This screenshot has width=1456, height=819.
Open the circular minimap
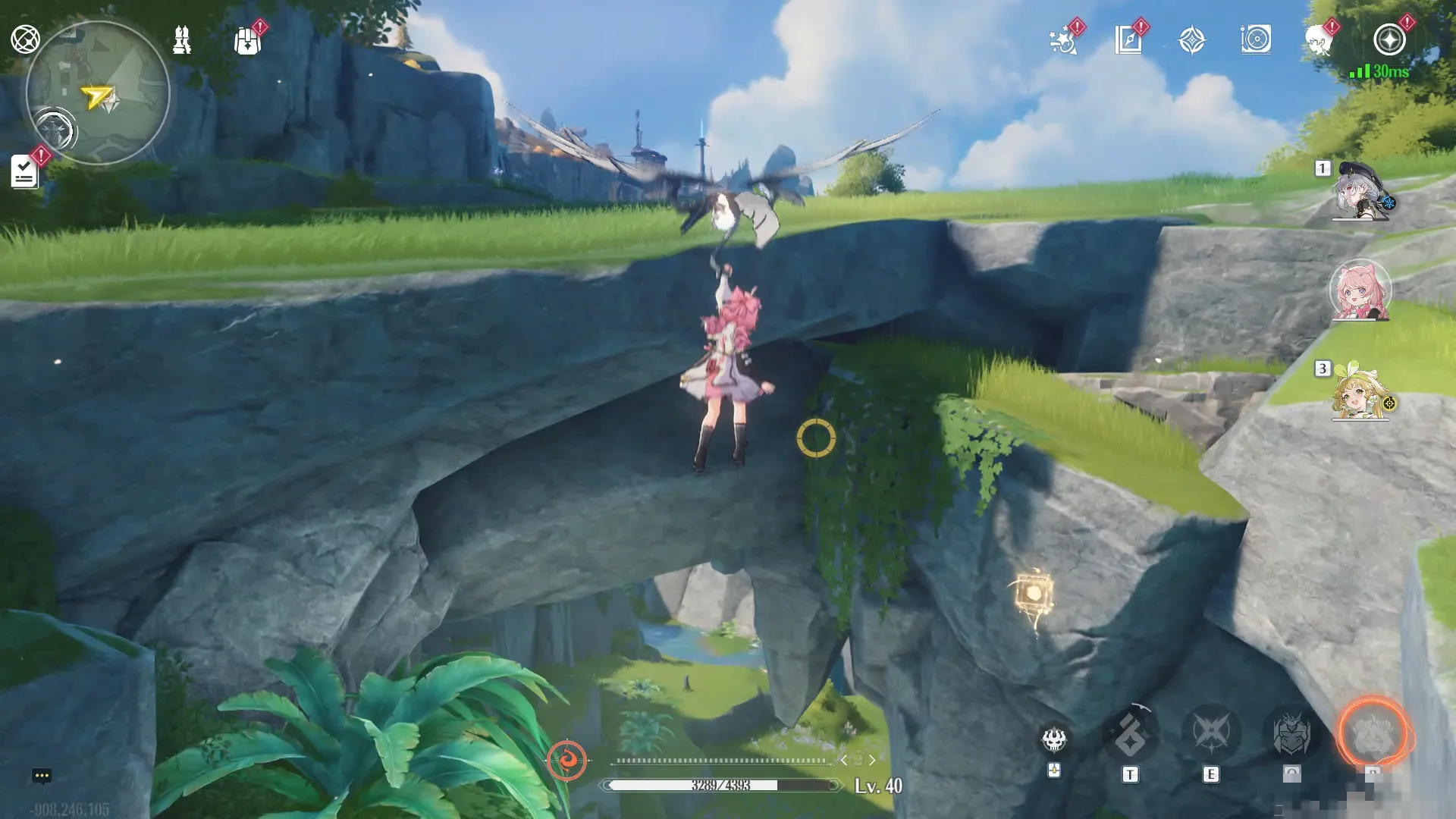97,93
